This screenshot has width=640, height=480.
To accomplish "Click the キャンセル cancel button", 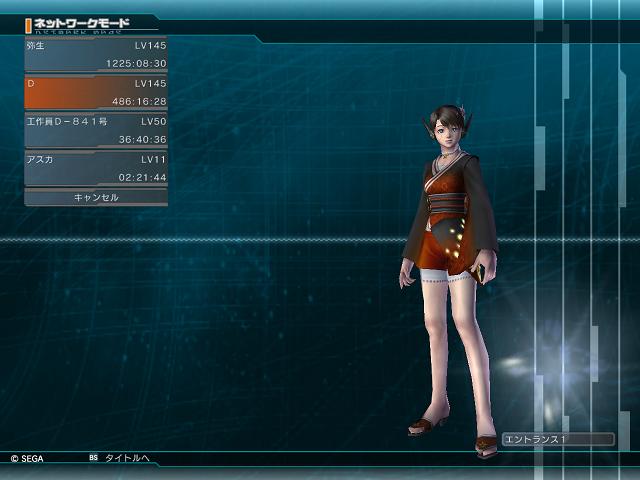I will pyautogui.click(x=96, y=197).
